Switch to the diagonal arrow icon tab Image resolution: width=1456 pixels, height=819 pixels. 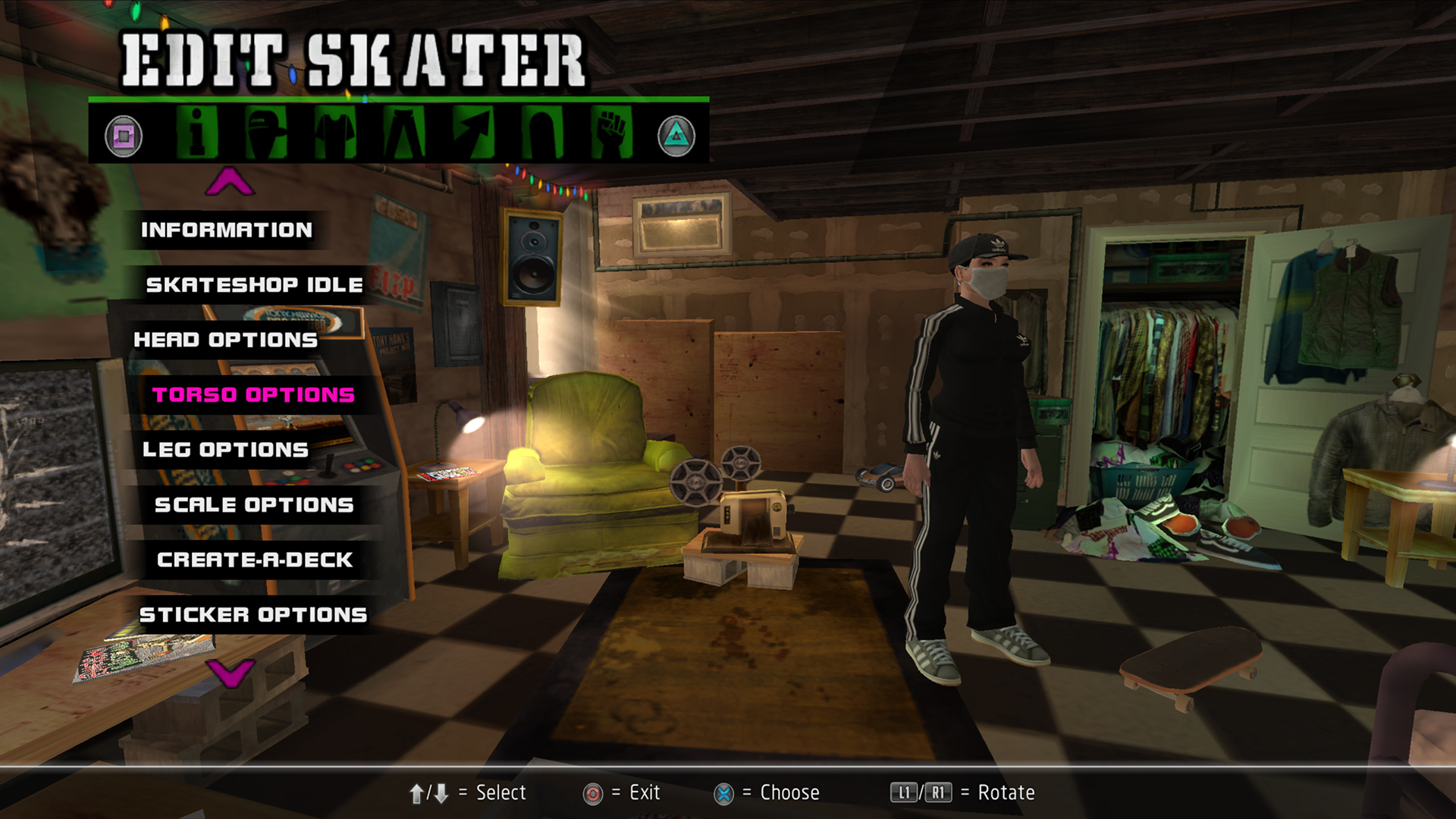click(x=473, y=133)
